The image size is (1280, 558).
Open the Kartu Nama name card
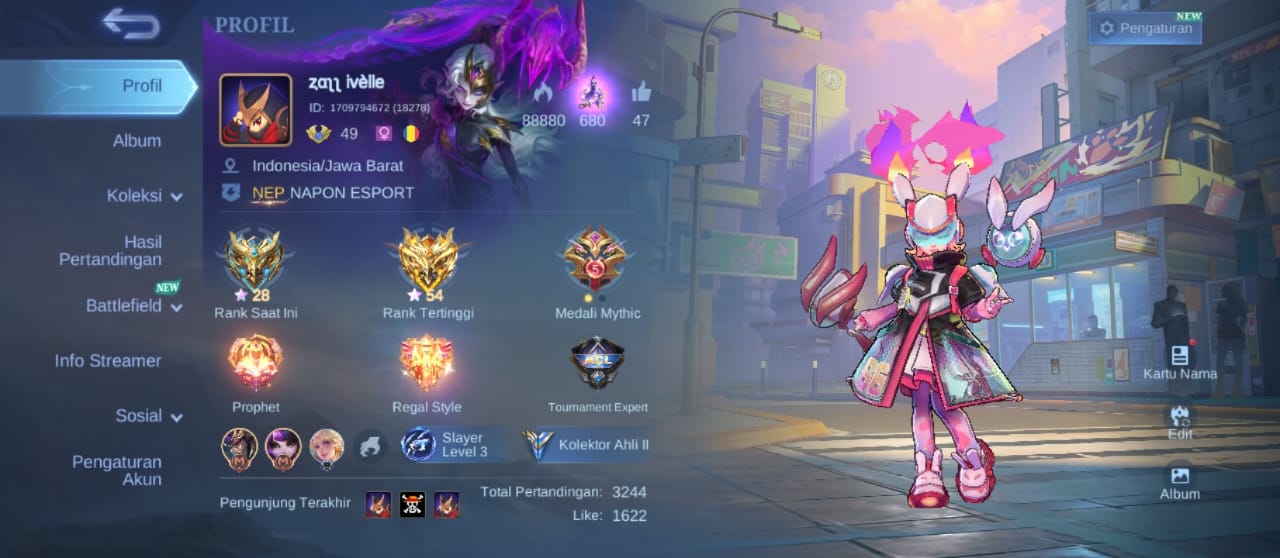1180,362
